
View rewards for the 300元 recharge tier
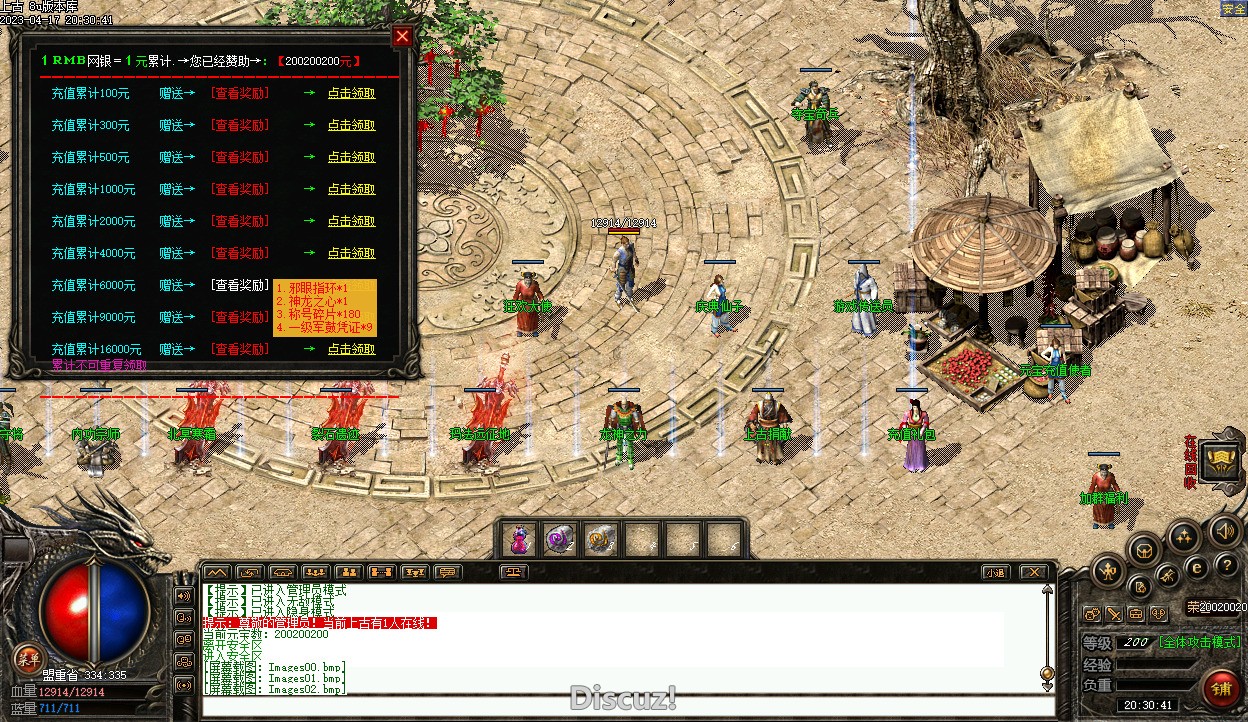(239, 125)
